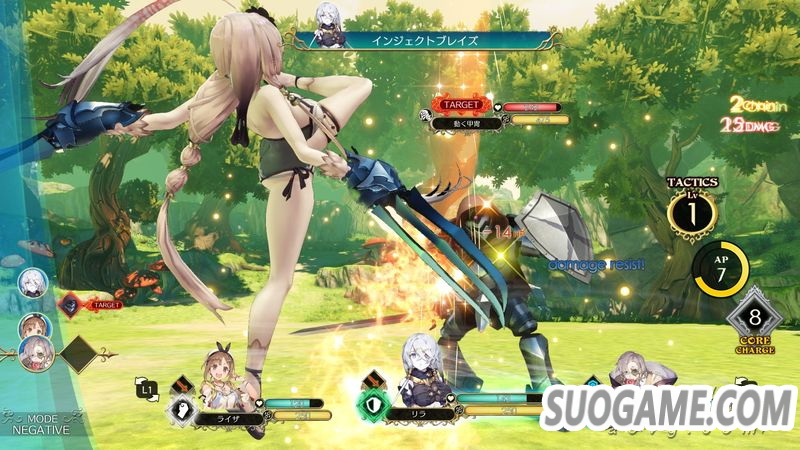Select the third party member's portrait with glasses
800x450 pixels.
coord(632,372)
